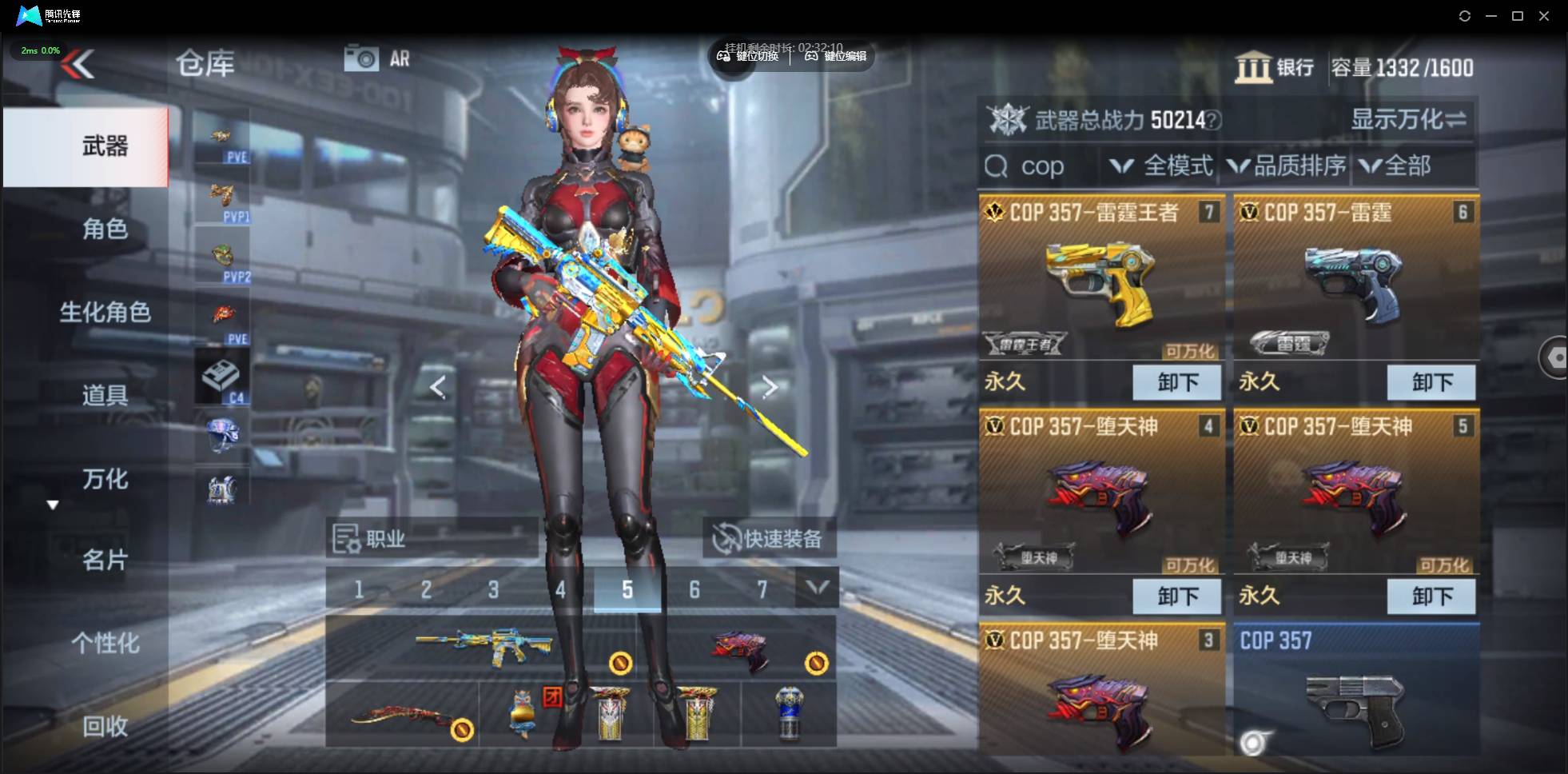Open the 全模式 mode filter dropdown
The image size is (1568, 774).
[1161, 166]
